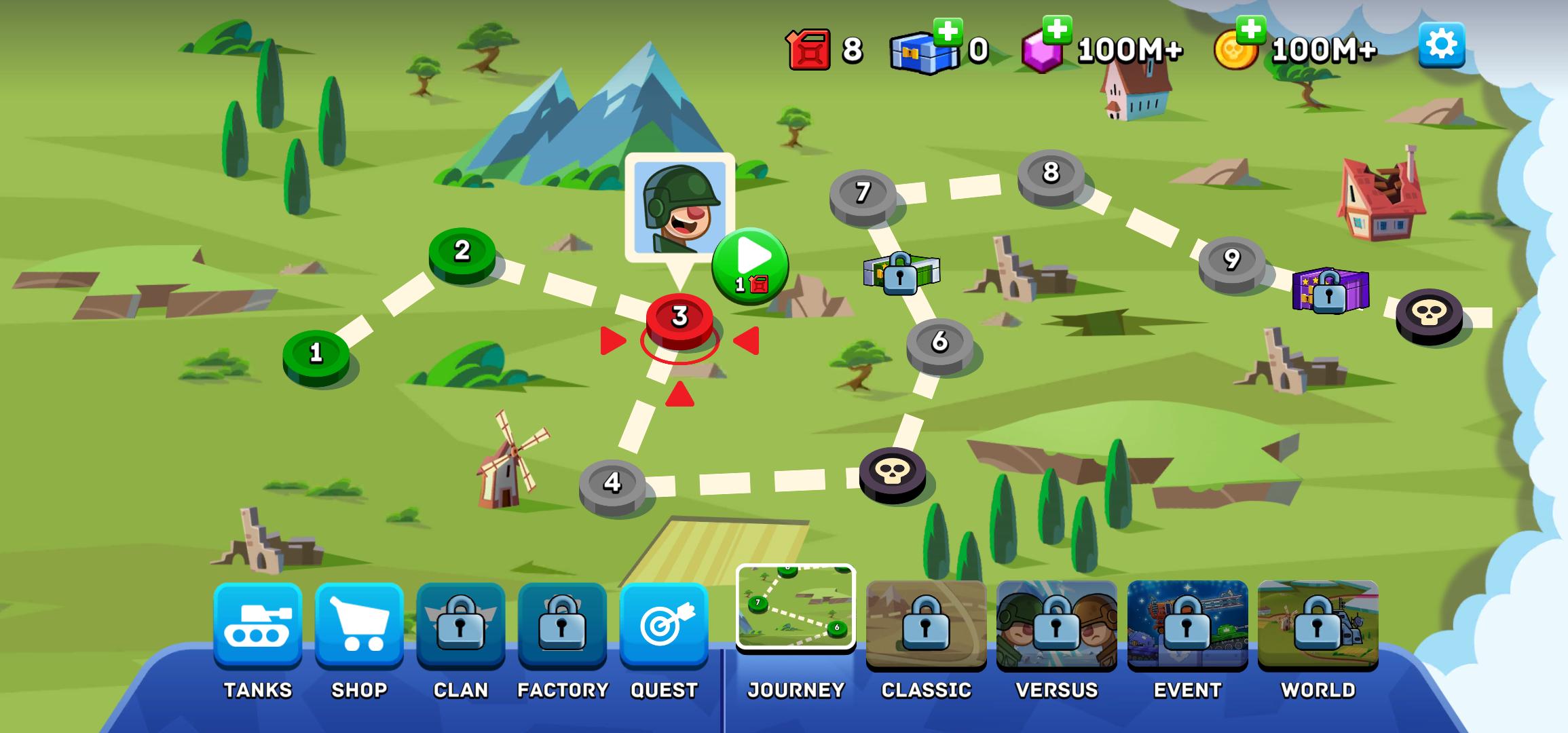Select completed green level 2 node
The height and width of the screenshot is (733, 1568).
(x=462, y=254)
